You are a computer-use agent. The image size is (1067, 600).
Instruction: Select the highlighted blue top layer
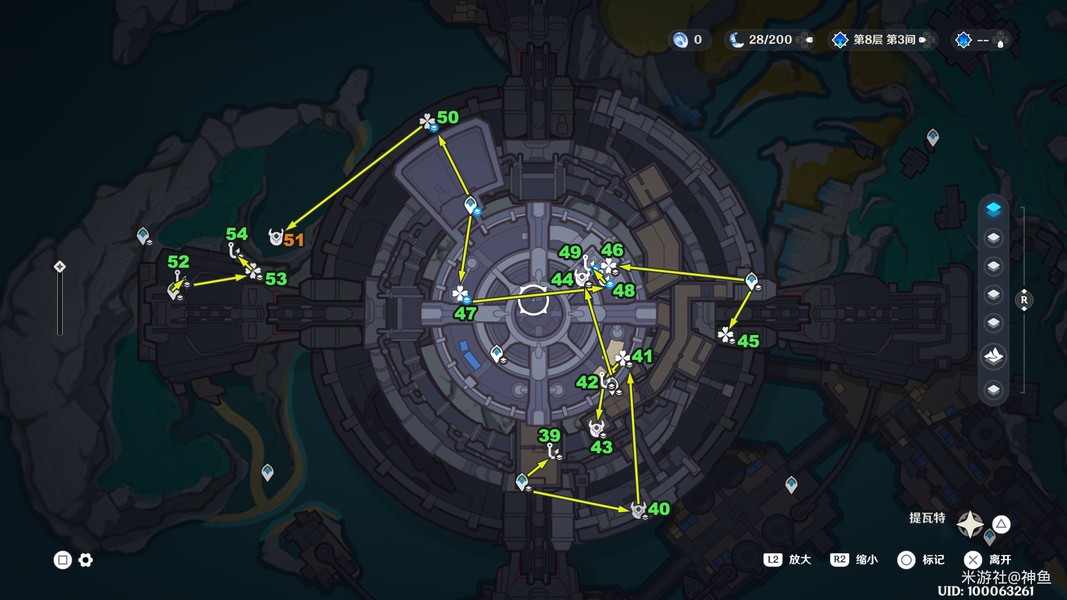(x=993, y=209)
